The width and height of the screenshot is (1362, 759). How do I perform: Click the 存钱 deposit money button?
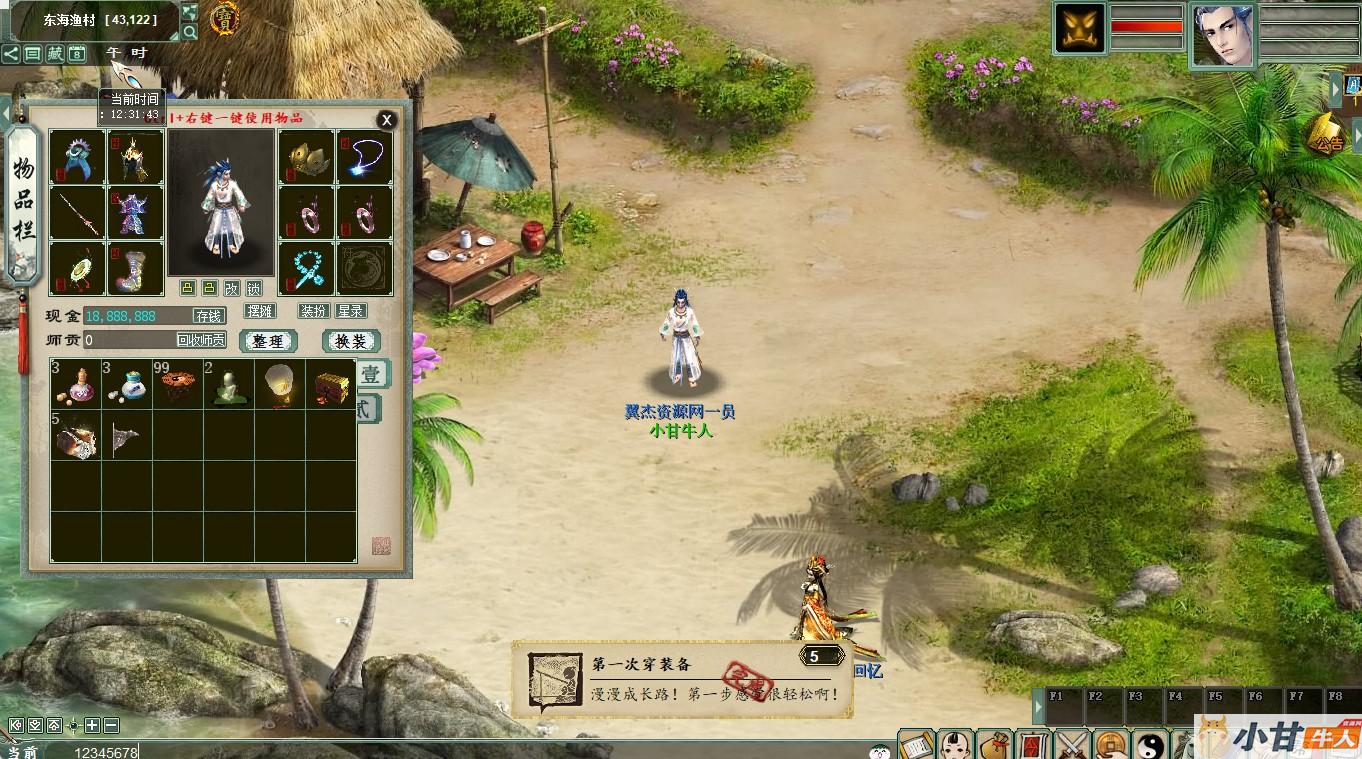(x=208, y=316)
